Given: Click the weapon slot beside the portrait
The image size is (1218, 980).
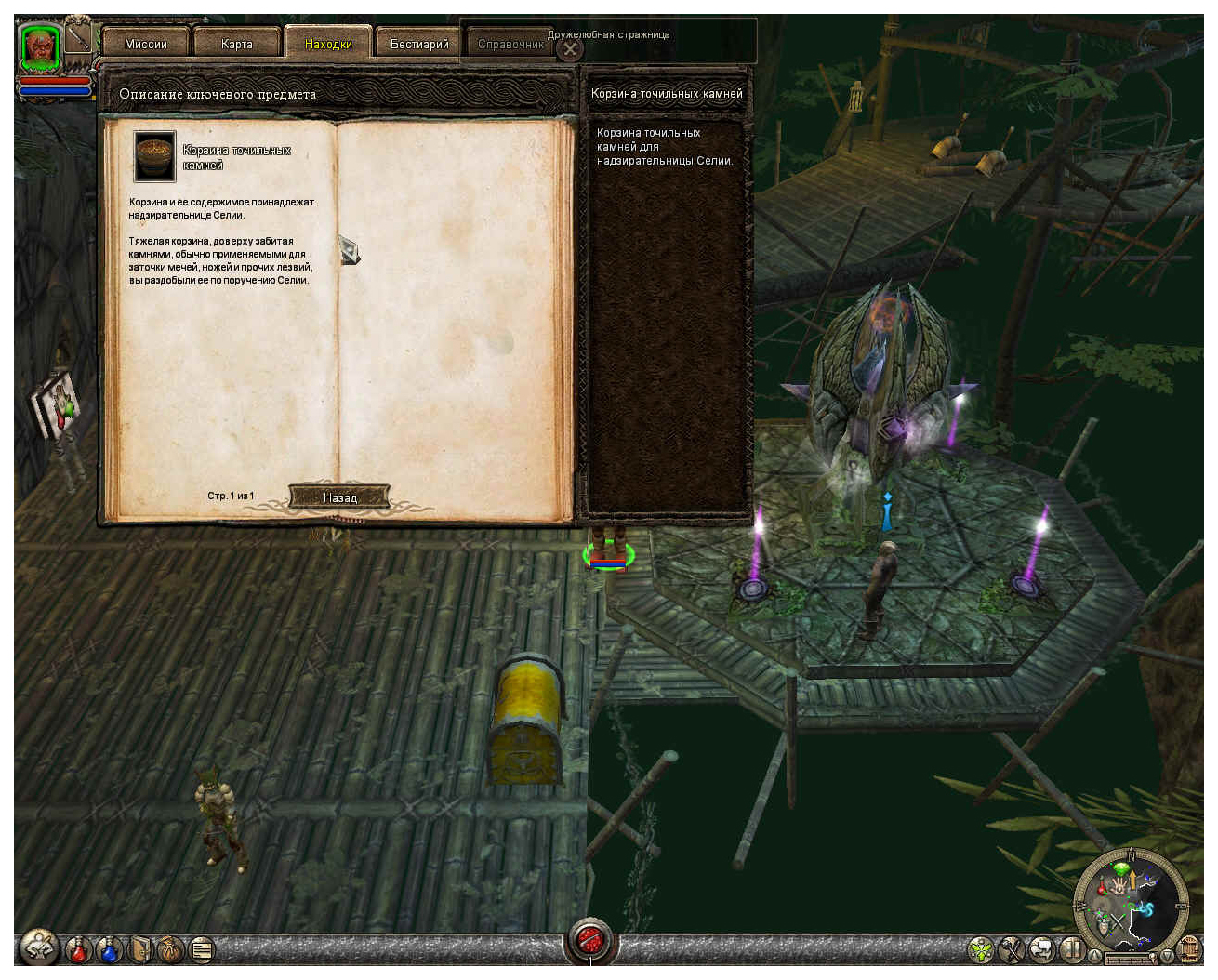Looking at the screenshot, I should (x=80, y=38).
